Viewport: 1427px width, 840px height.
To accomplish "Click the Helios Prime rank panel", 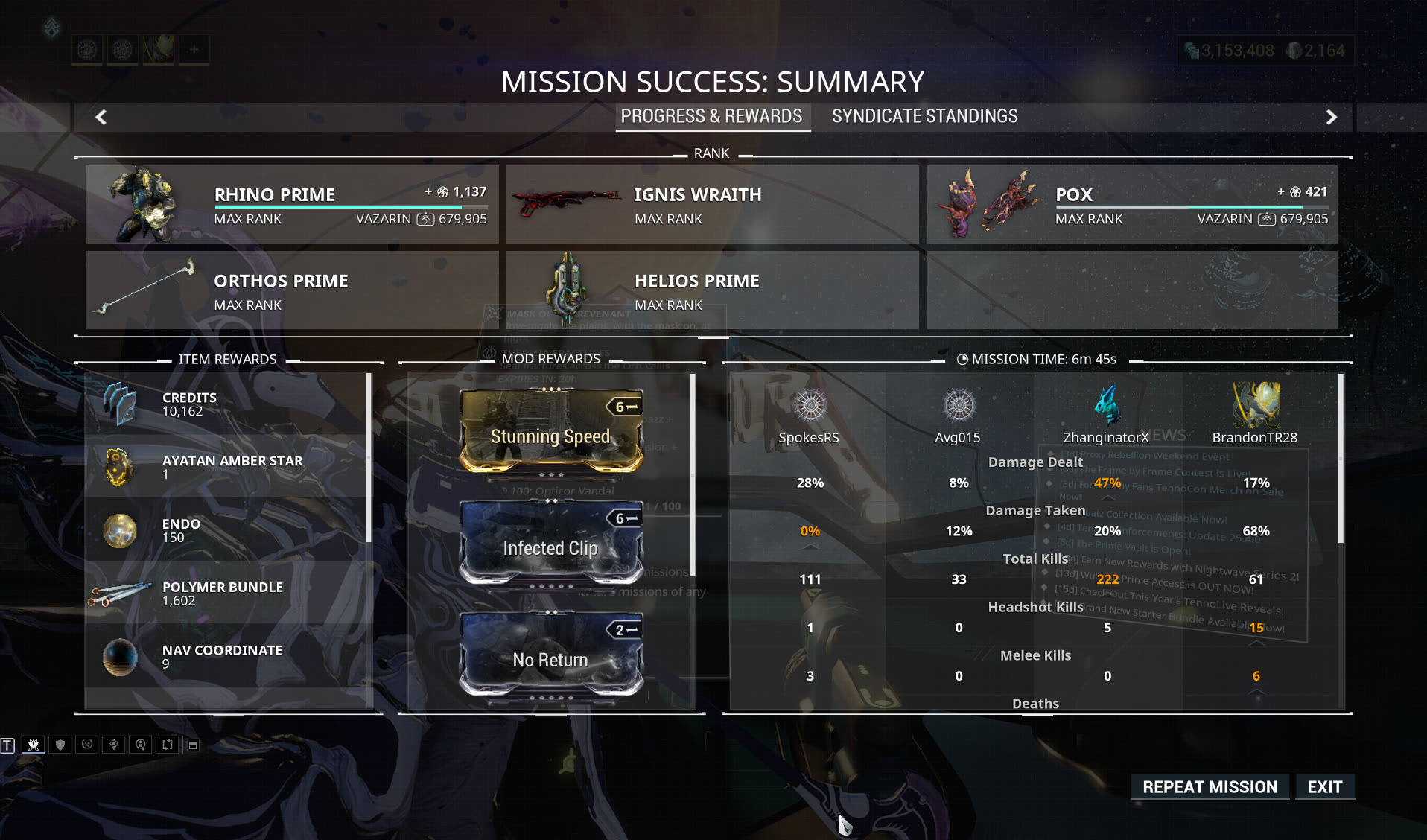I will click(x=712, y=290).
